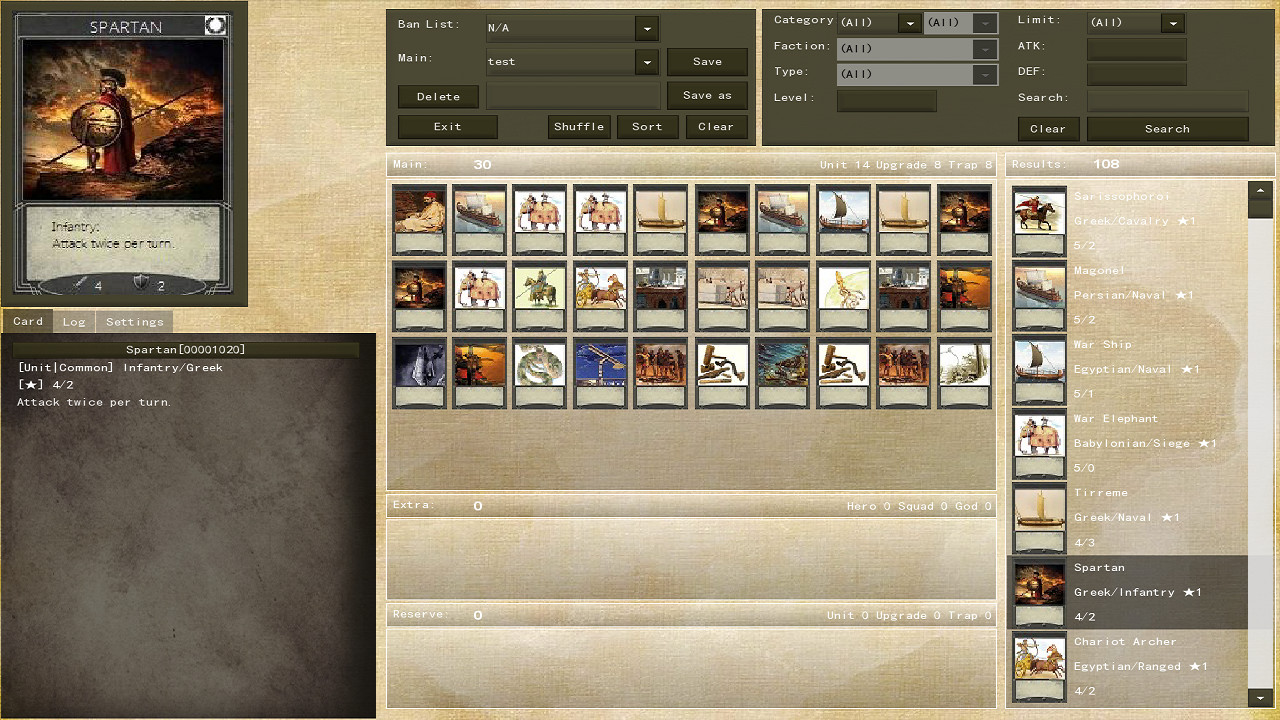
Task: Click the War Elephant card in Results
Action: [x=1039, y=436]
